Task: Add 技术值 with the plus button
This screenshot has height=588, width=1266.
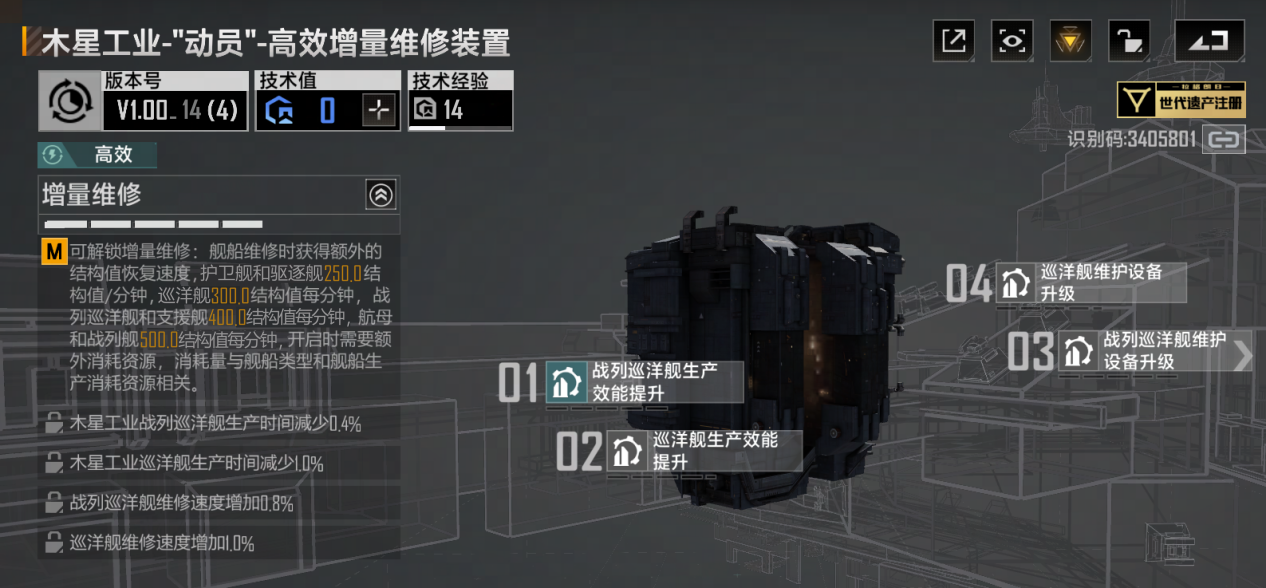Action: pyautogui.click(x=378, y=110)
